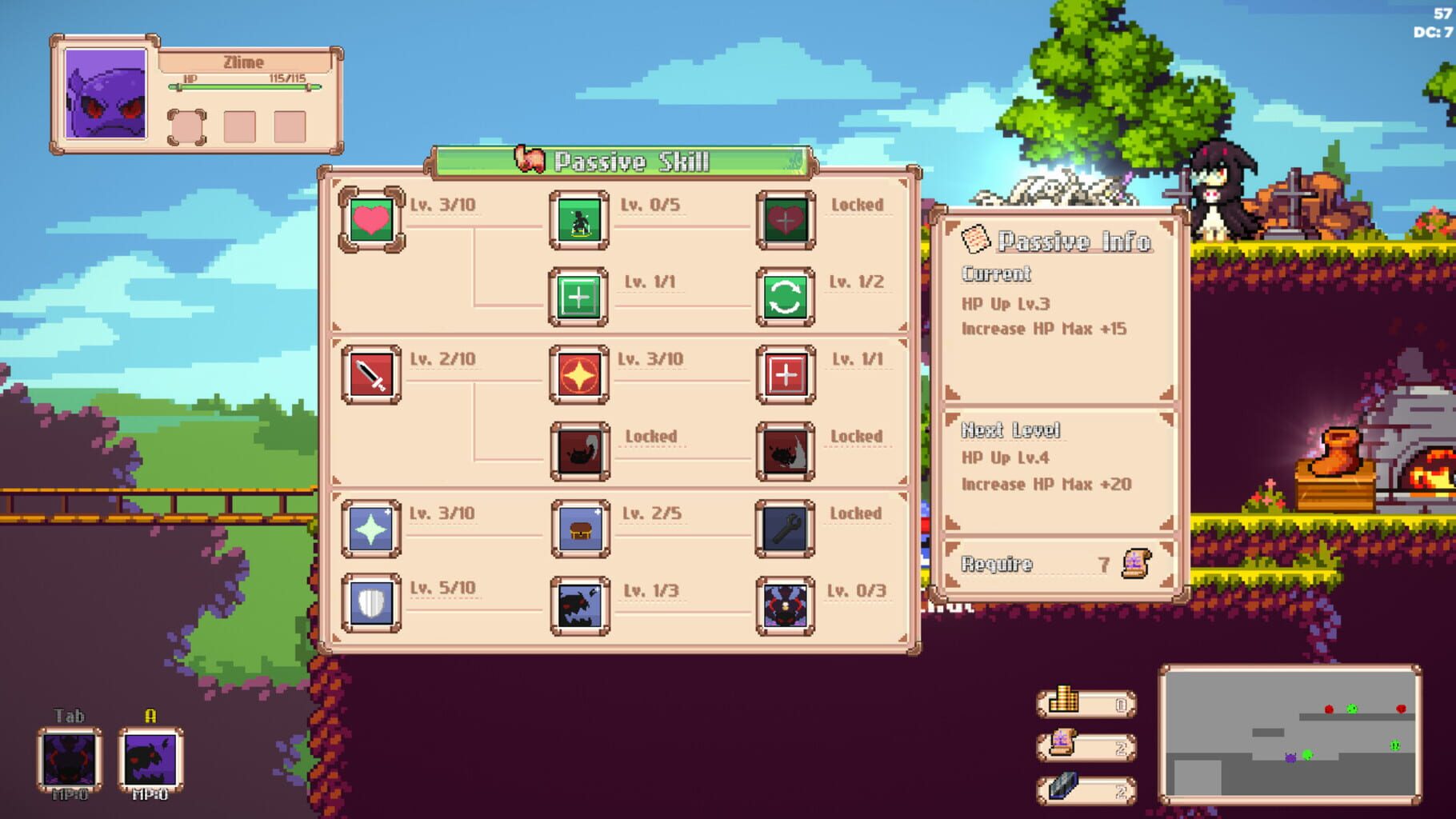The width and height of the screenshot is (1456, 819).
Task: Select the green plus healing skill
Action: click(x=578, y=298)
